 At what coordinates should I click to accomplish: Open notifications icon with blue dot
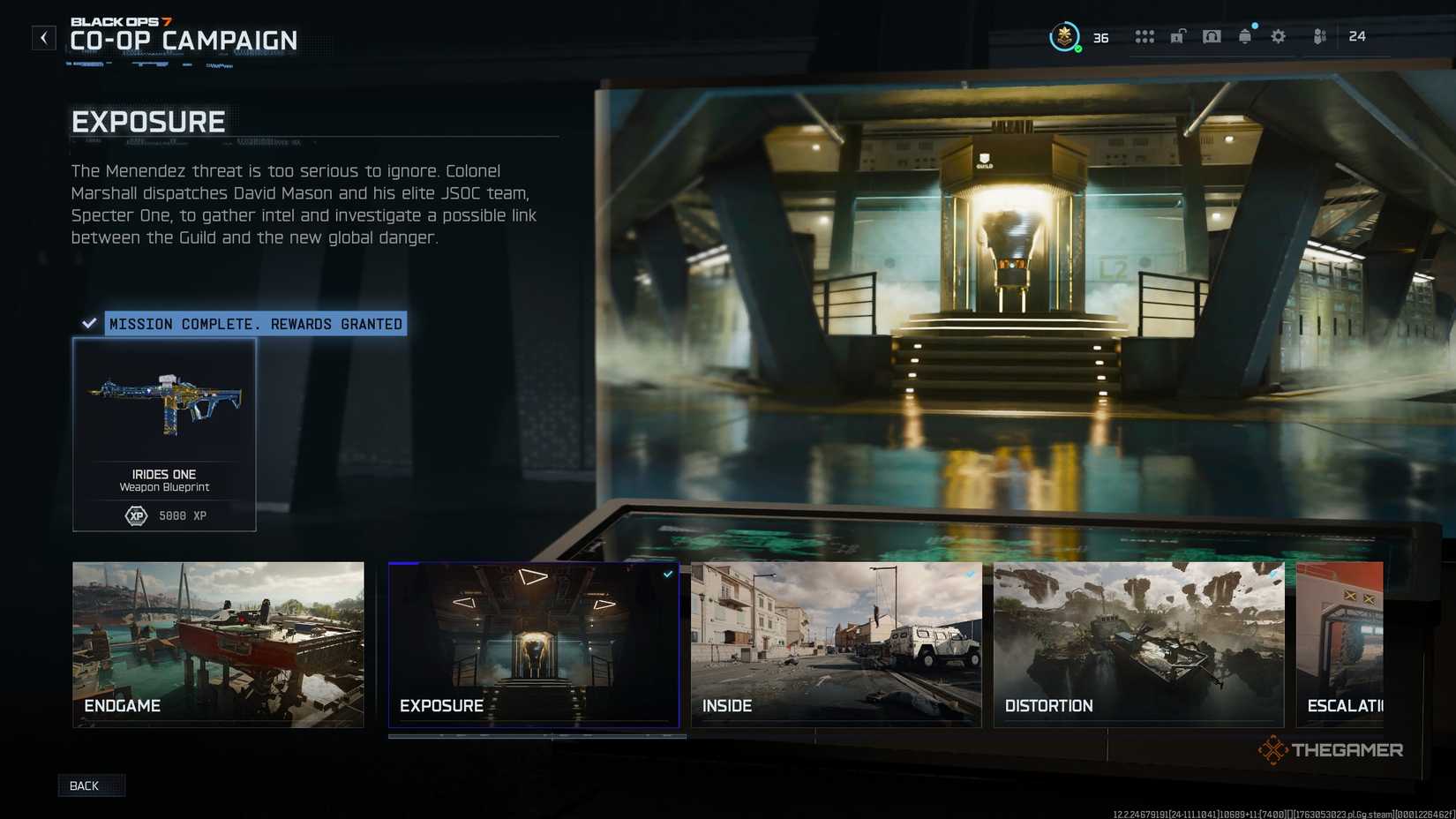coord(1245,37)
